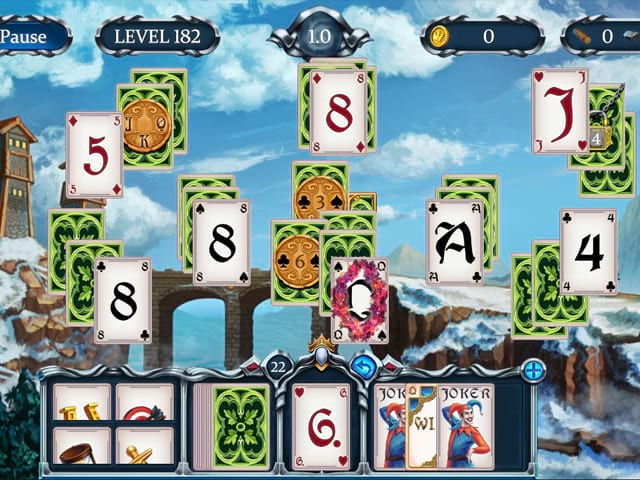
Task: Pick the red Jack of hearts card
Action: coord(559,111)
